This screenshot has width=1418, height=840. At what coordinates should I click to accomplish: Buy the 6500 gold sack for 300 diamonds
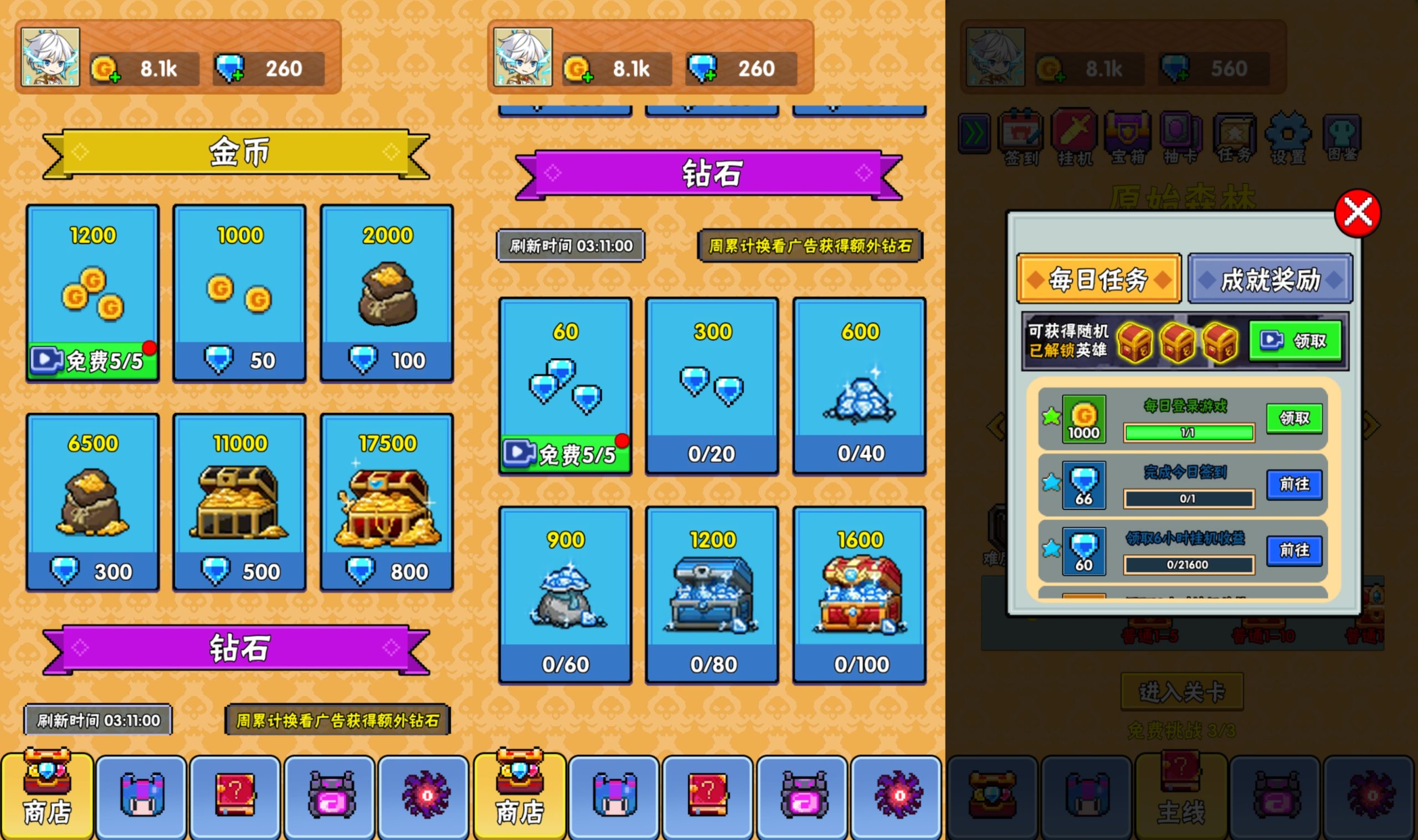pyautogui.click(x=93, y=503)
